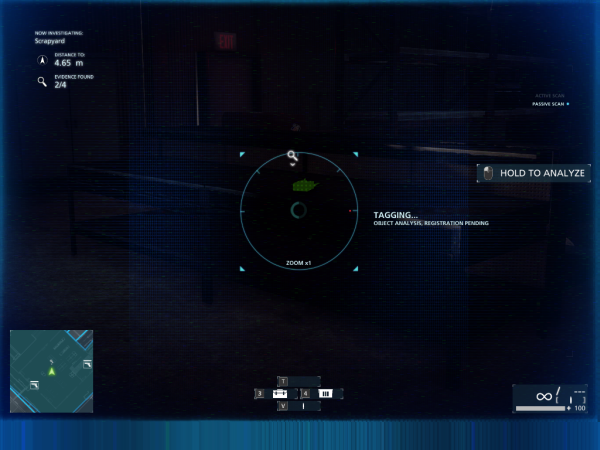Click the Scrapyard minimap
600x450 pixels.
click(x=52, y=370)
